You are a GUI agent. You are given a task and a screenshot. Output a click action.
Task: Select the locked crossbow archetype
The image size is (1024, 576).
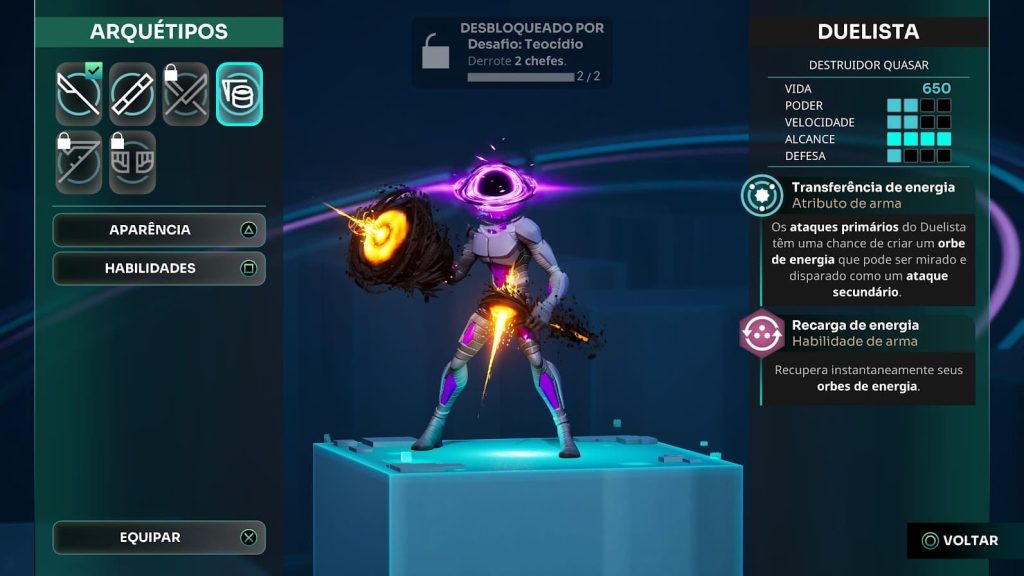point(79,162)
